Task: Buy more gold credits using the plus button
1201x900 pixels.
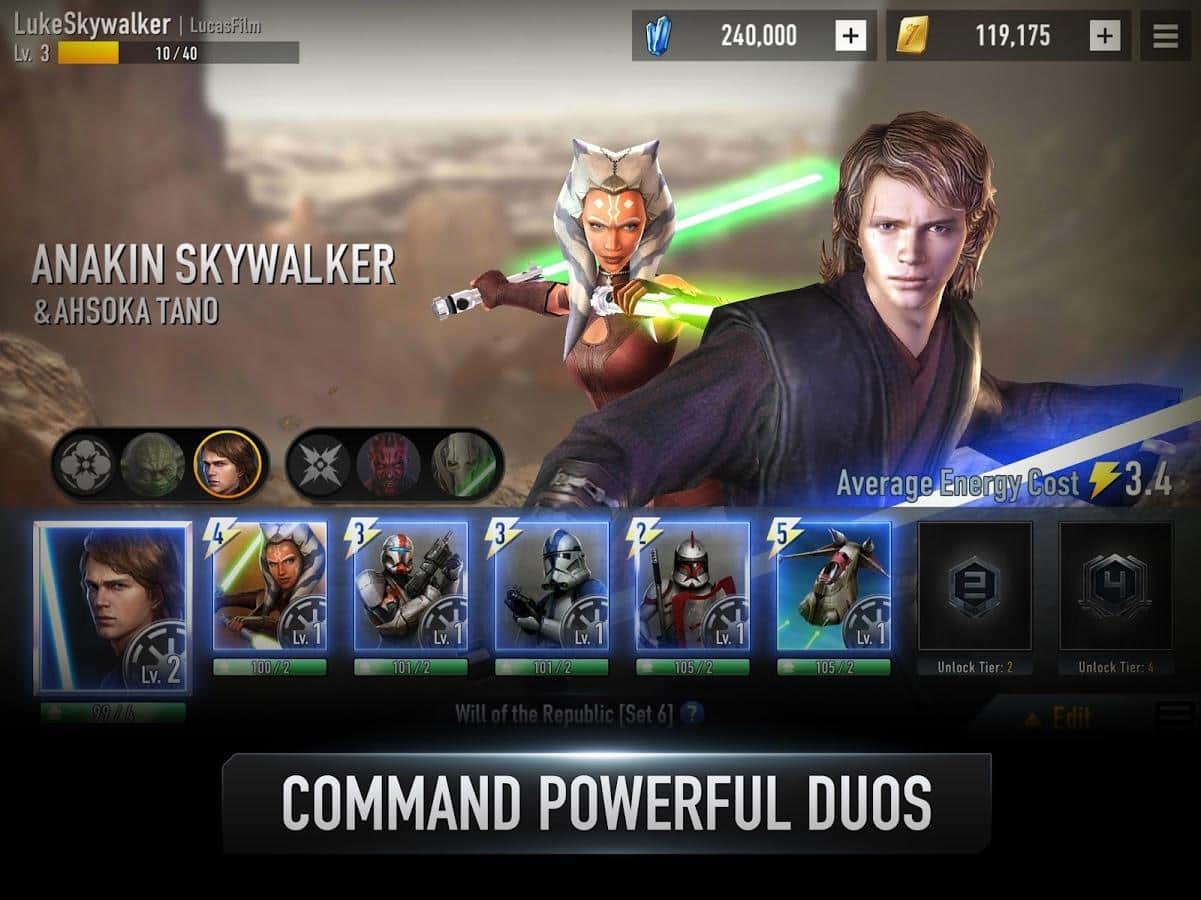Action: point(1104,36)
